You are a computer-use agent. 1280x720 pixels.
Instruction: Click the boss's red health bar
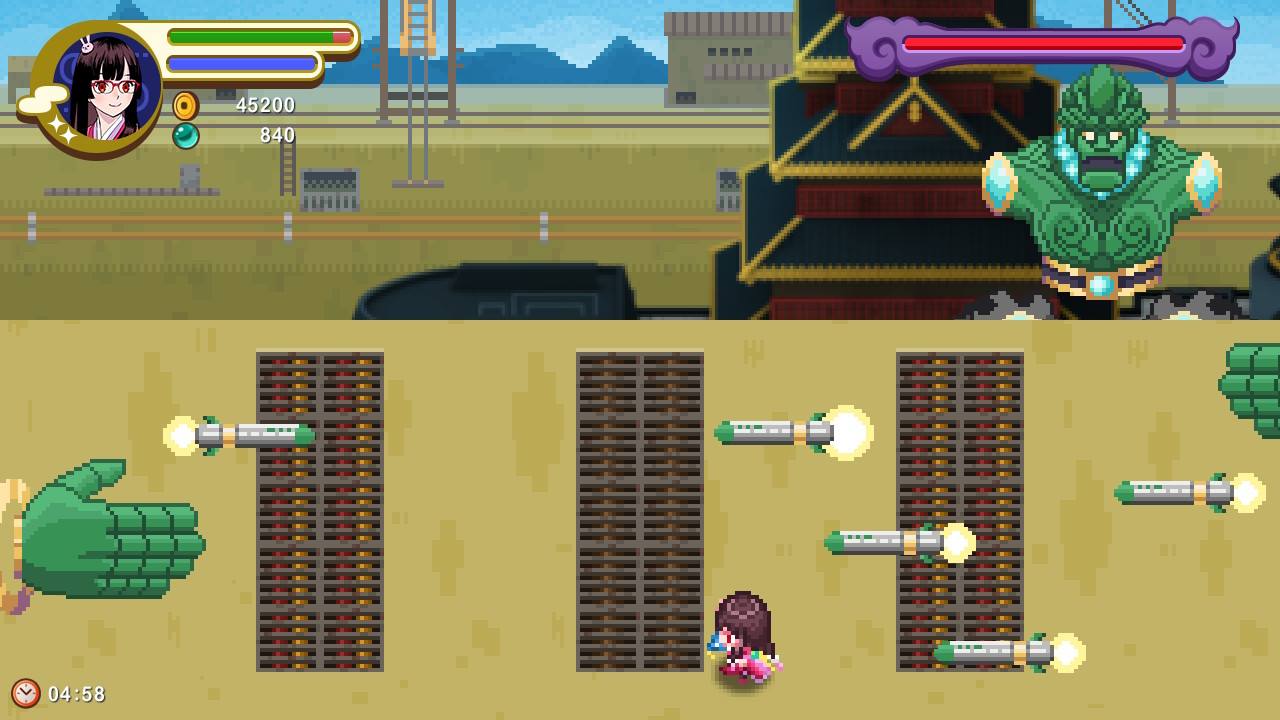(1040, 42)
